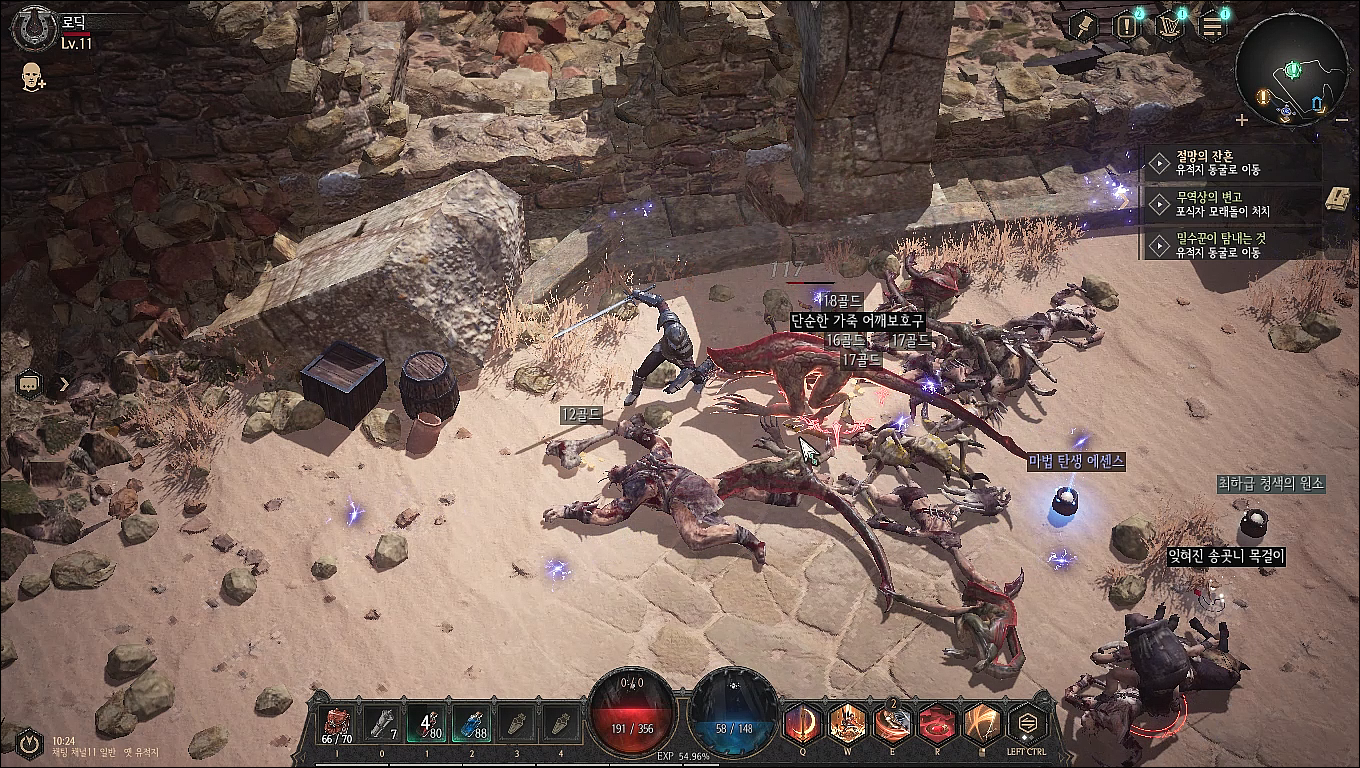The image size is (1360, 768).
Task: Zoom in the minimap with plus
Action: tap(1242, 120)
